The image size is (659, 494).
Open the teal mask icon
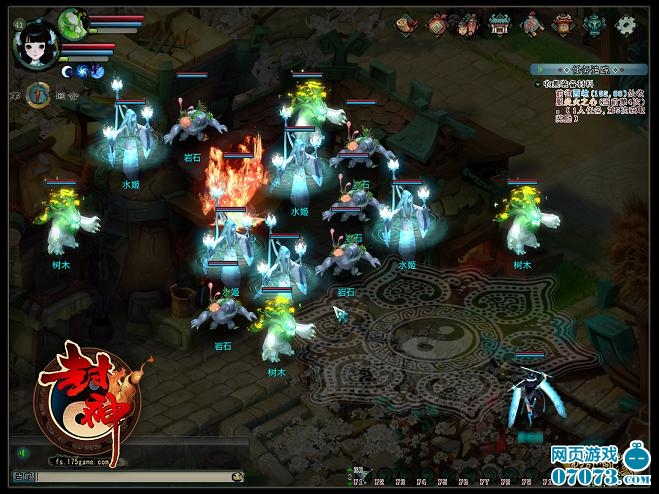(595, 24)
